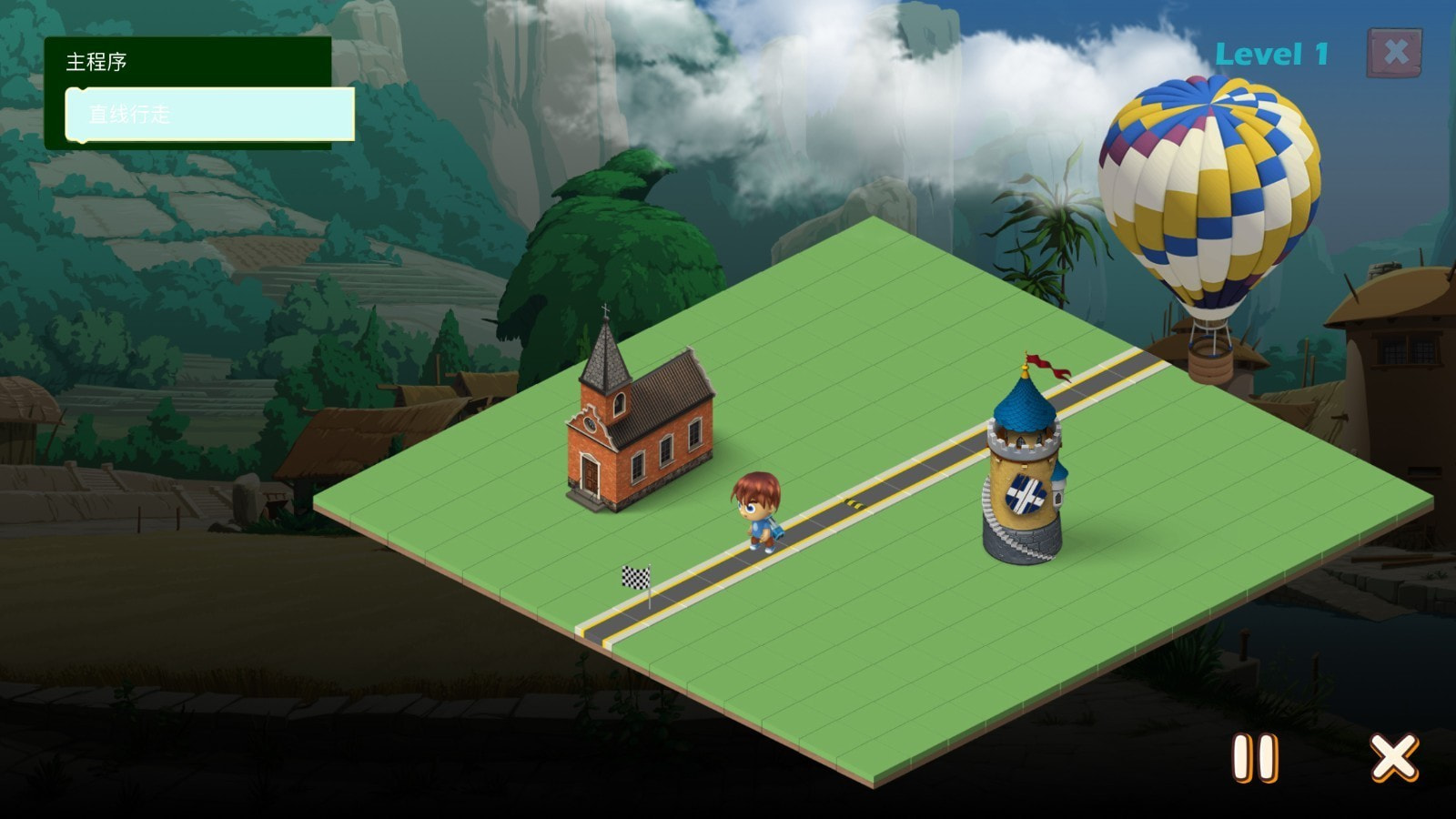The height and width of the screenshot is (819, 1456).
Task: Close the level with the top-right X
Action: [1394, 53]
